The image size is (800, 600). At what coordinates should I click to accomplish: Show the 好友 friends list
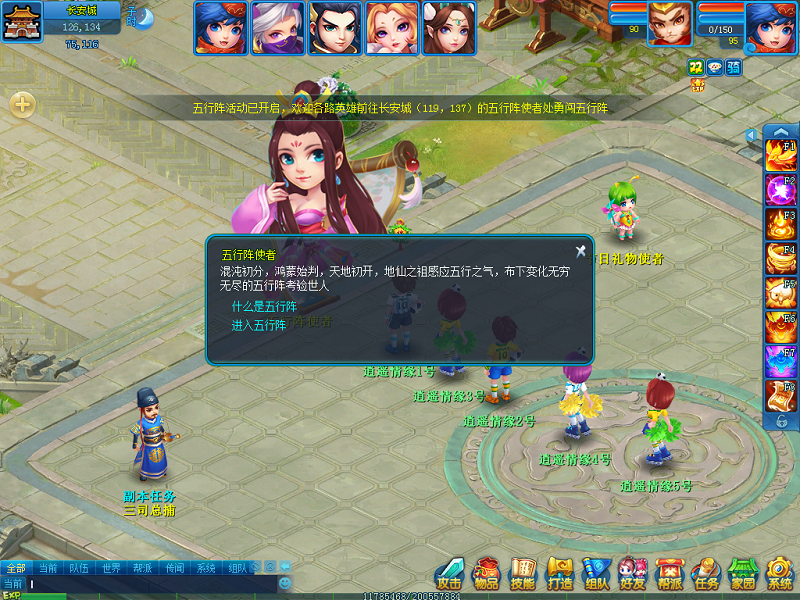[633, 573]
